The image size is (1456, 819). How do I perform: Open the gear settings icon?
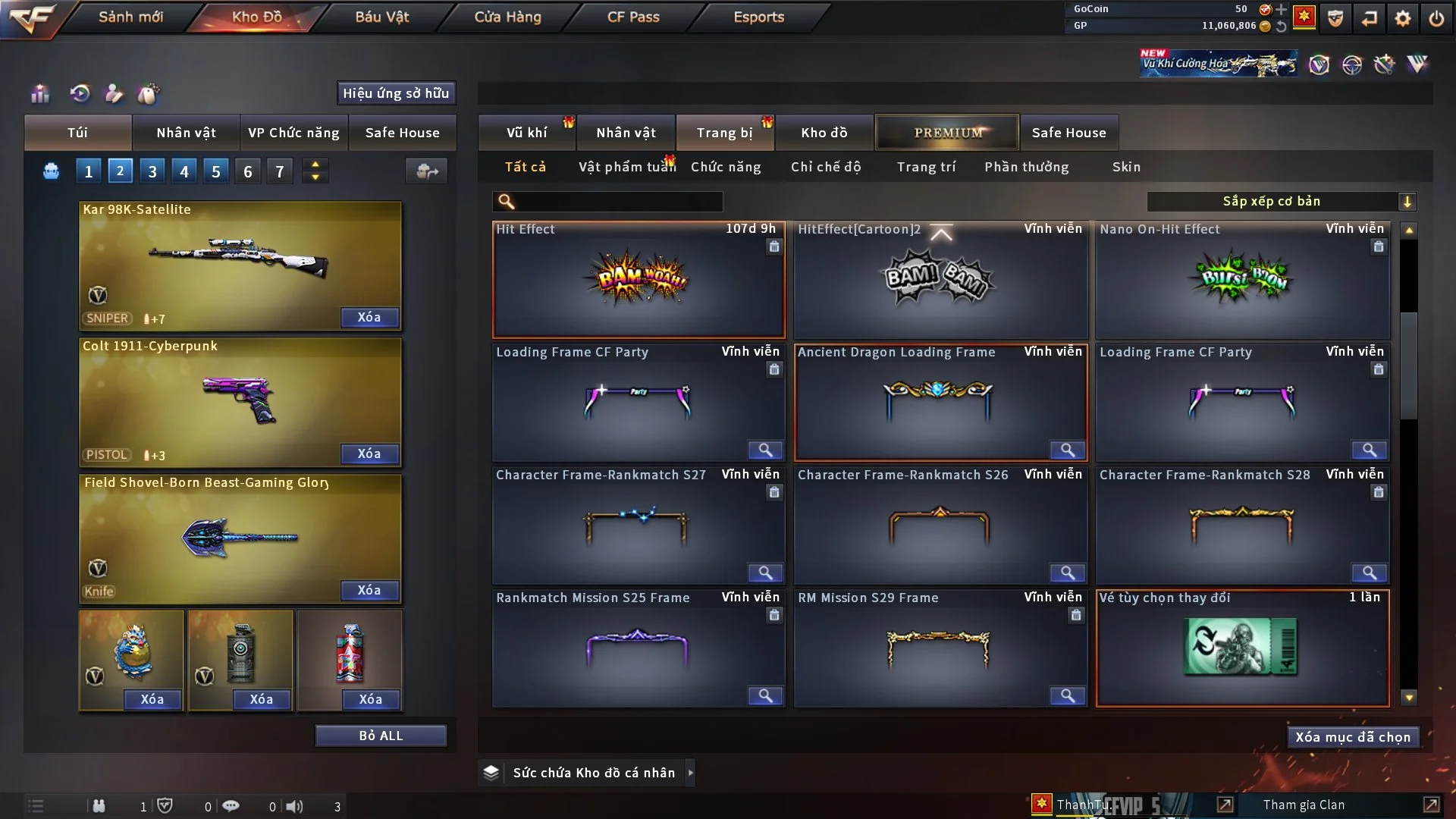[1402, 18]
